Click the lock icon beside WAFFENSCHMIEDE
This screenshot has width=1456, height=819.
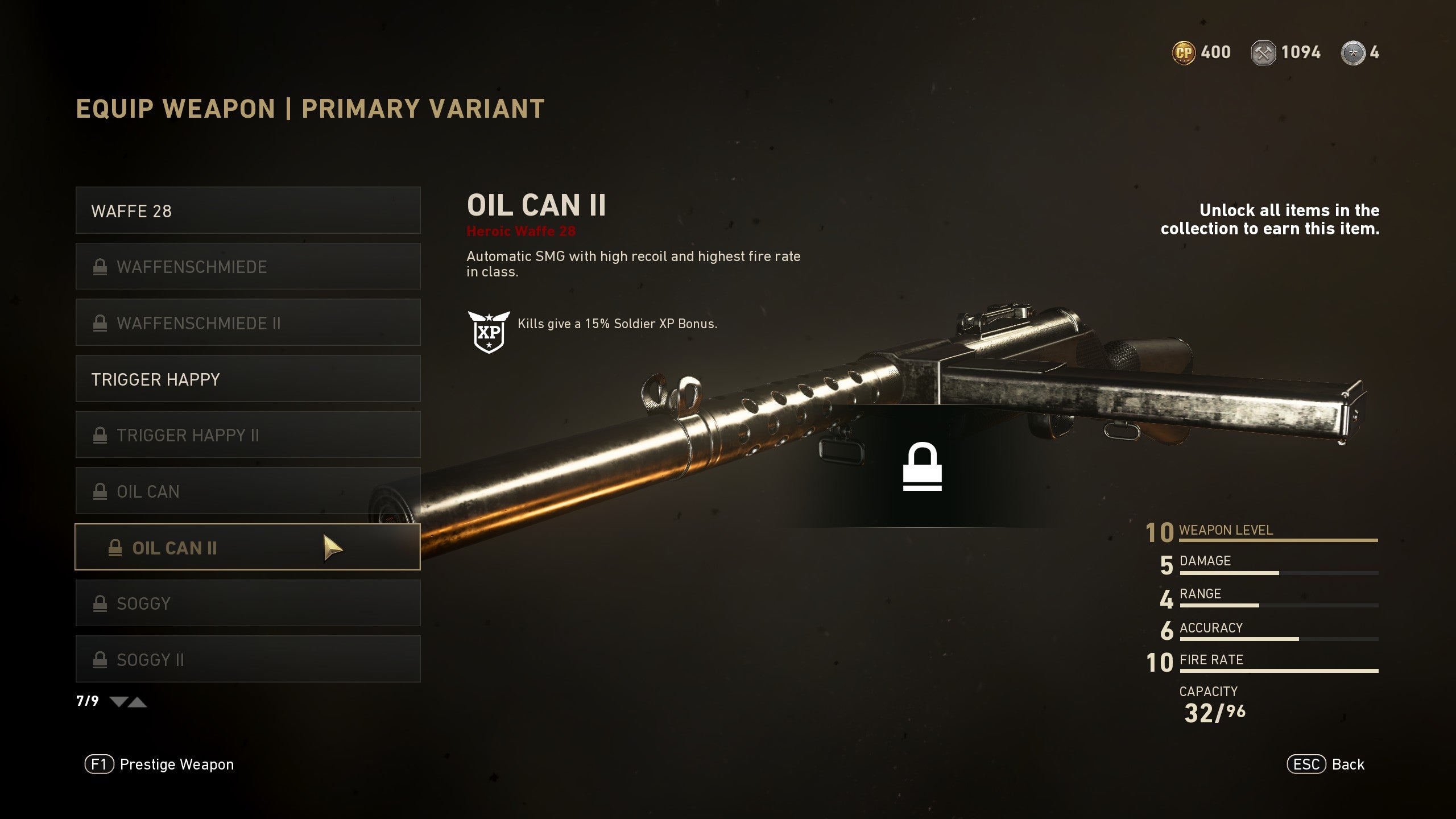pos(100,266)
